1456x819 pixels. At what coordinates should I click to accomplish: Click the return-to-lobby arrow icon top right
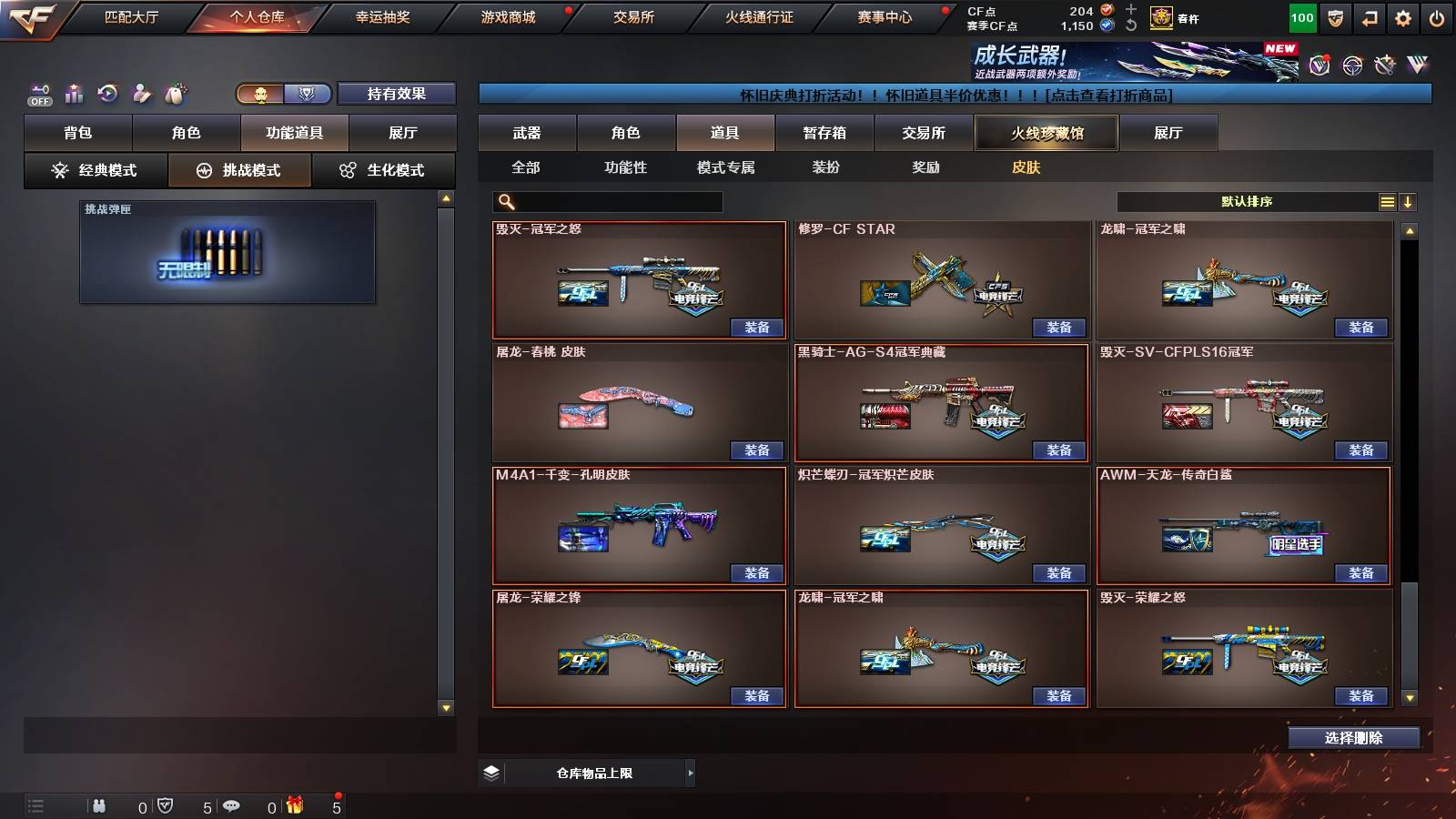tap(1370, 16)
